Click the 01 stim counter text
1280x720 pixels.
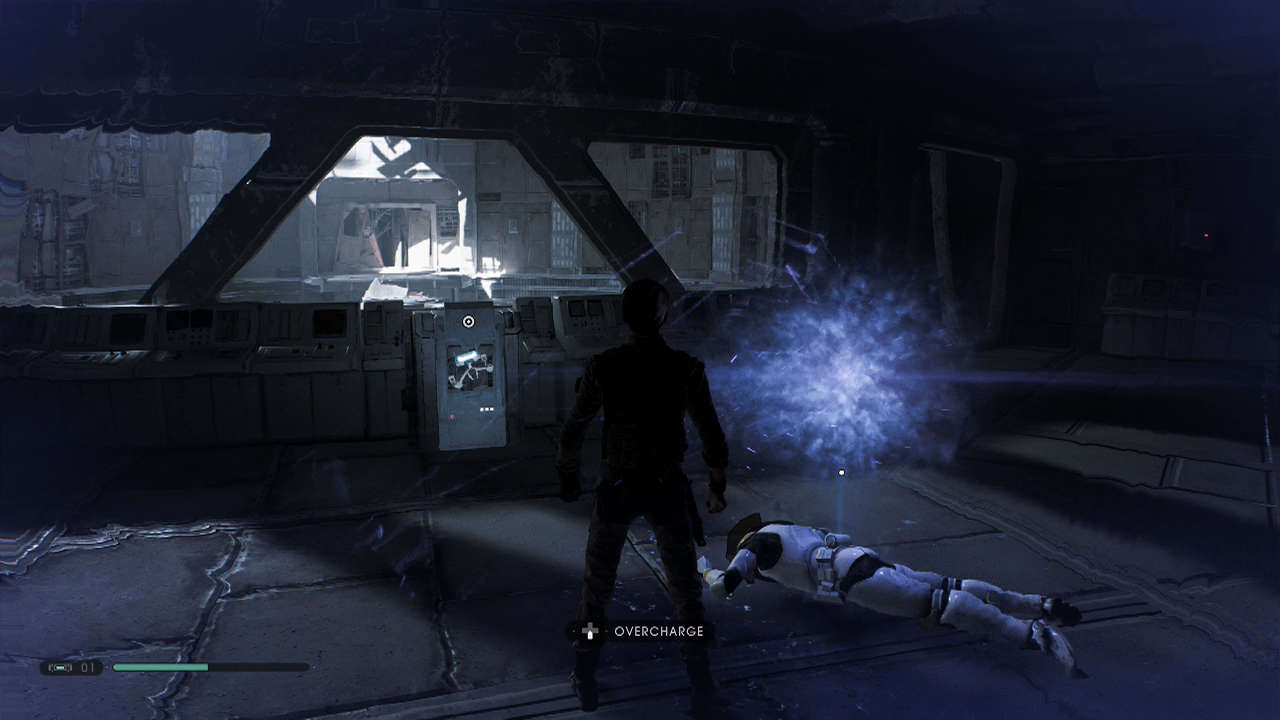click(87, 667)
